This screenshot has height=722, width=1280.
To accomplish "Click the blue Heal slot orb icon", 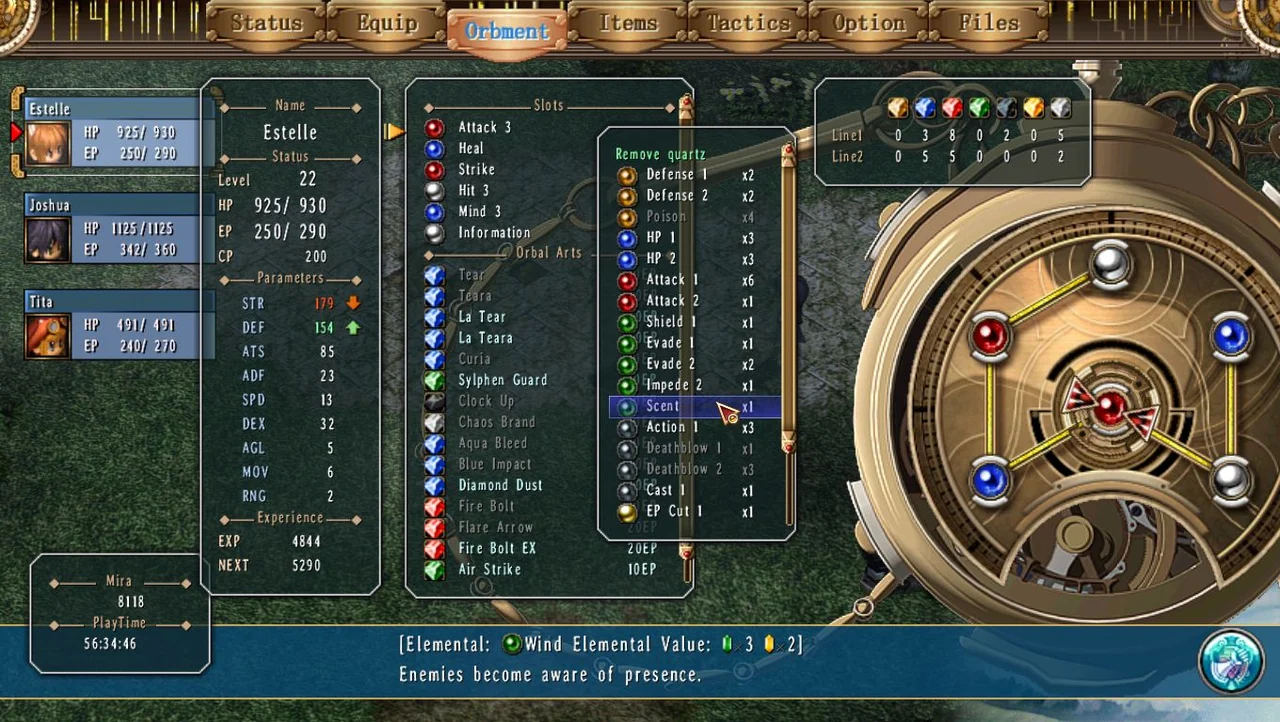I will (434, 148).
